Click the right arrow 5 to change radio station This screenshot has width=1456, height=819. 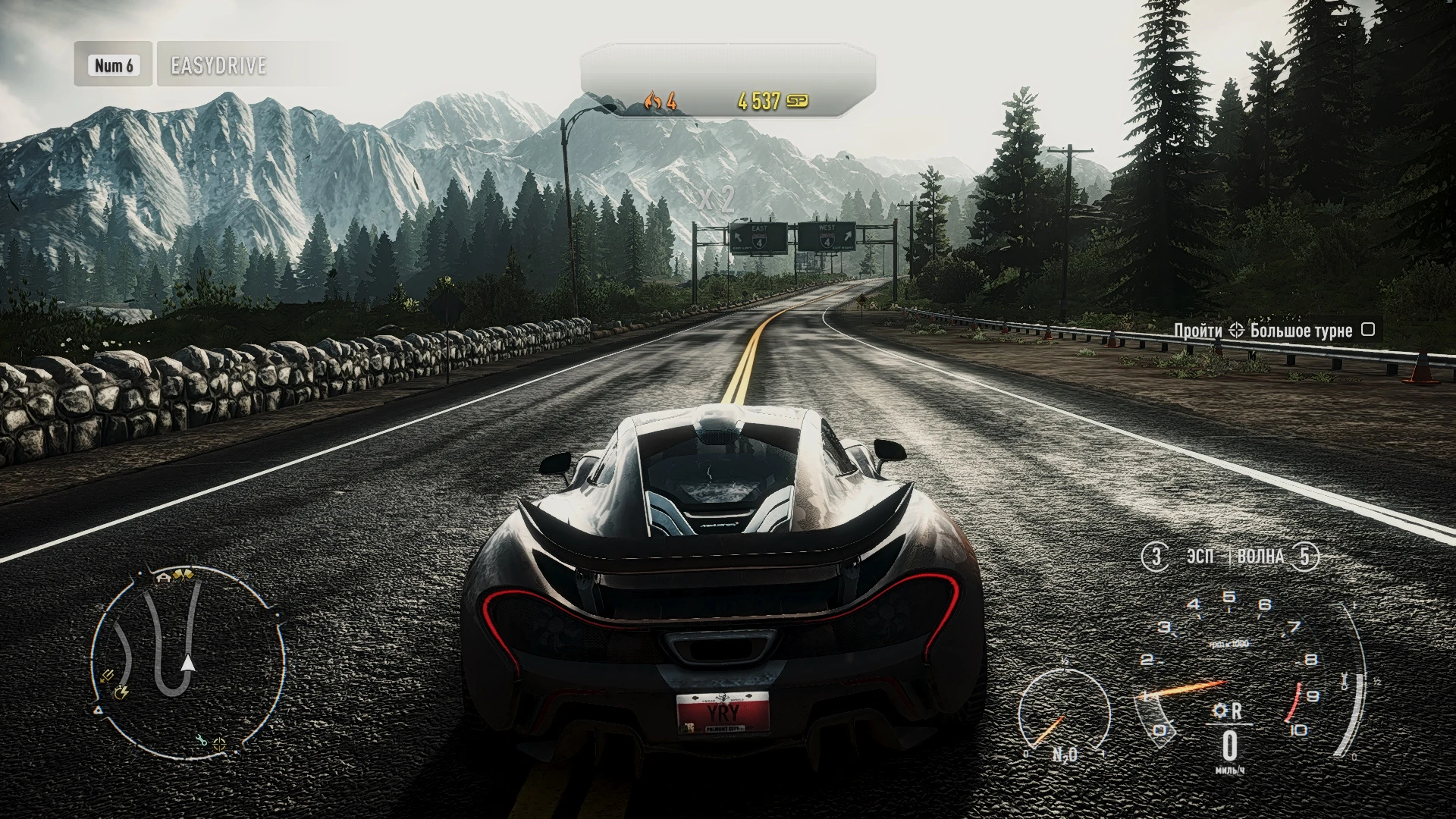1306,556
